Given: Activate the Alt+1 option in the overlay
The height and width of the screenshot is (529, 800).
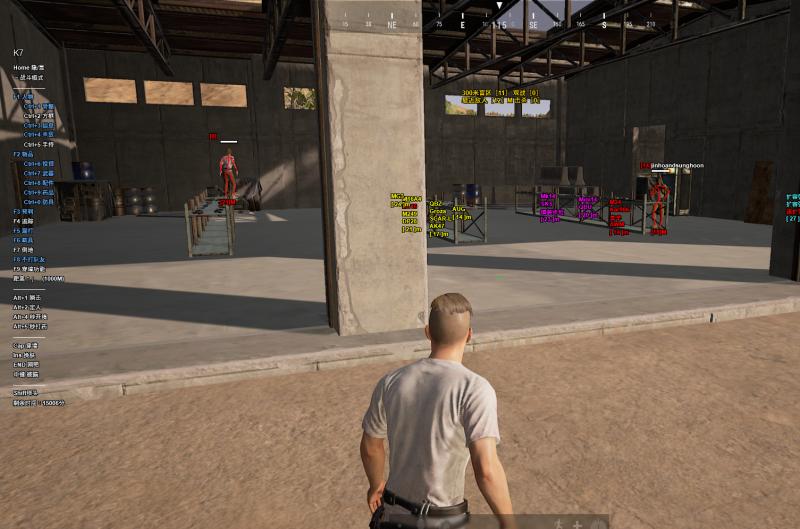Looking at the screenshot, I should point(26,298).
